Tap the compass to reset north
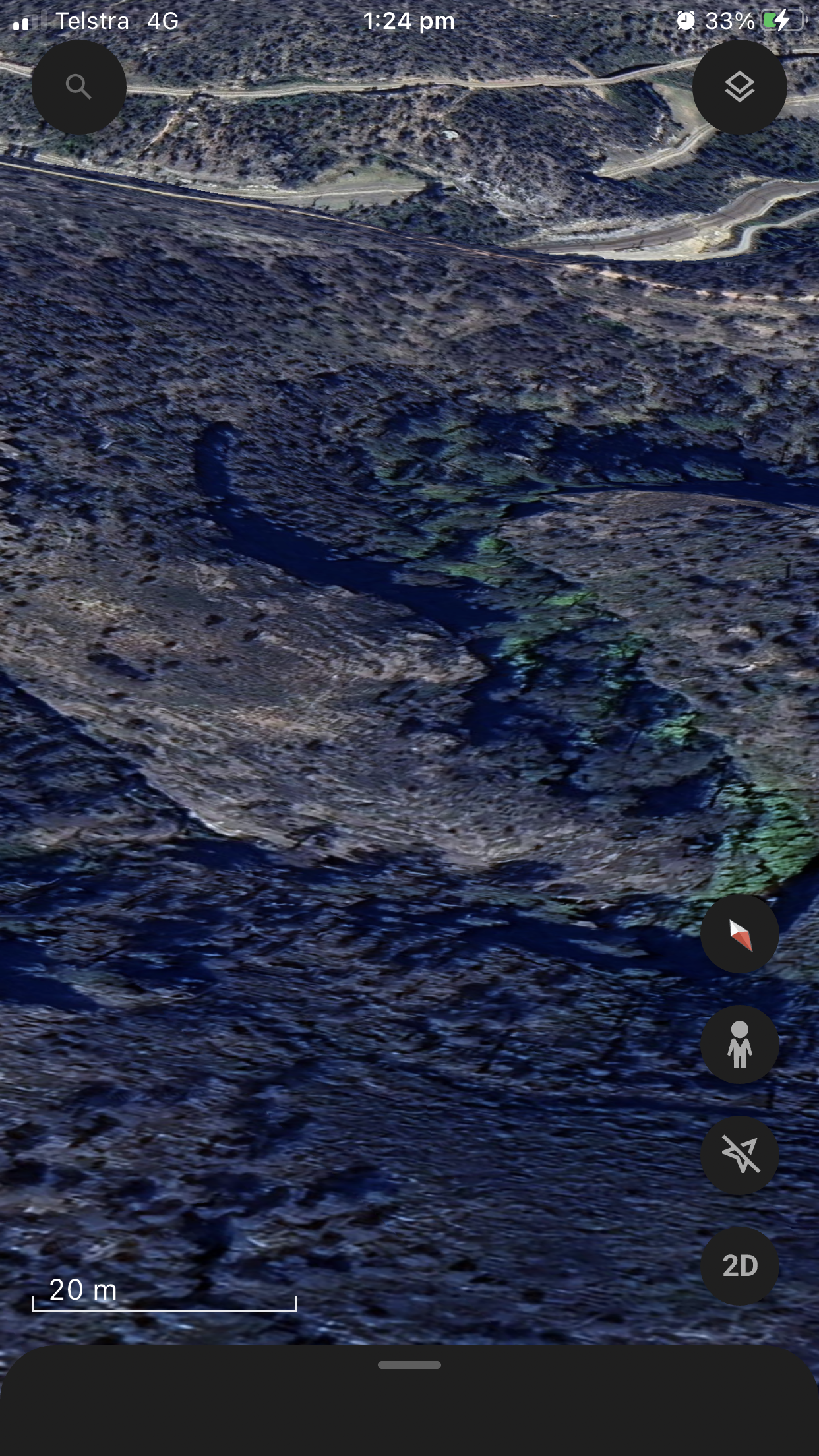Viewport: 819px width, 1456px height. pos(739,934)
